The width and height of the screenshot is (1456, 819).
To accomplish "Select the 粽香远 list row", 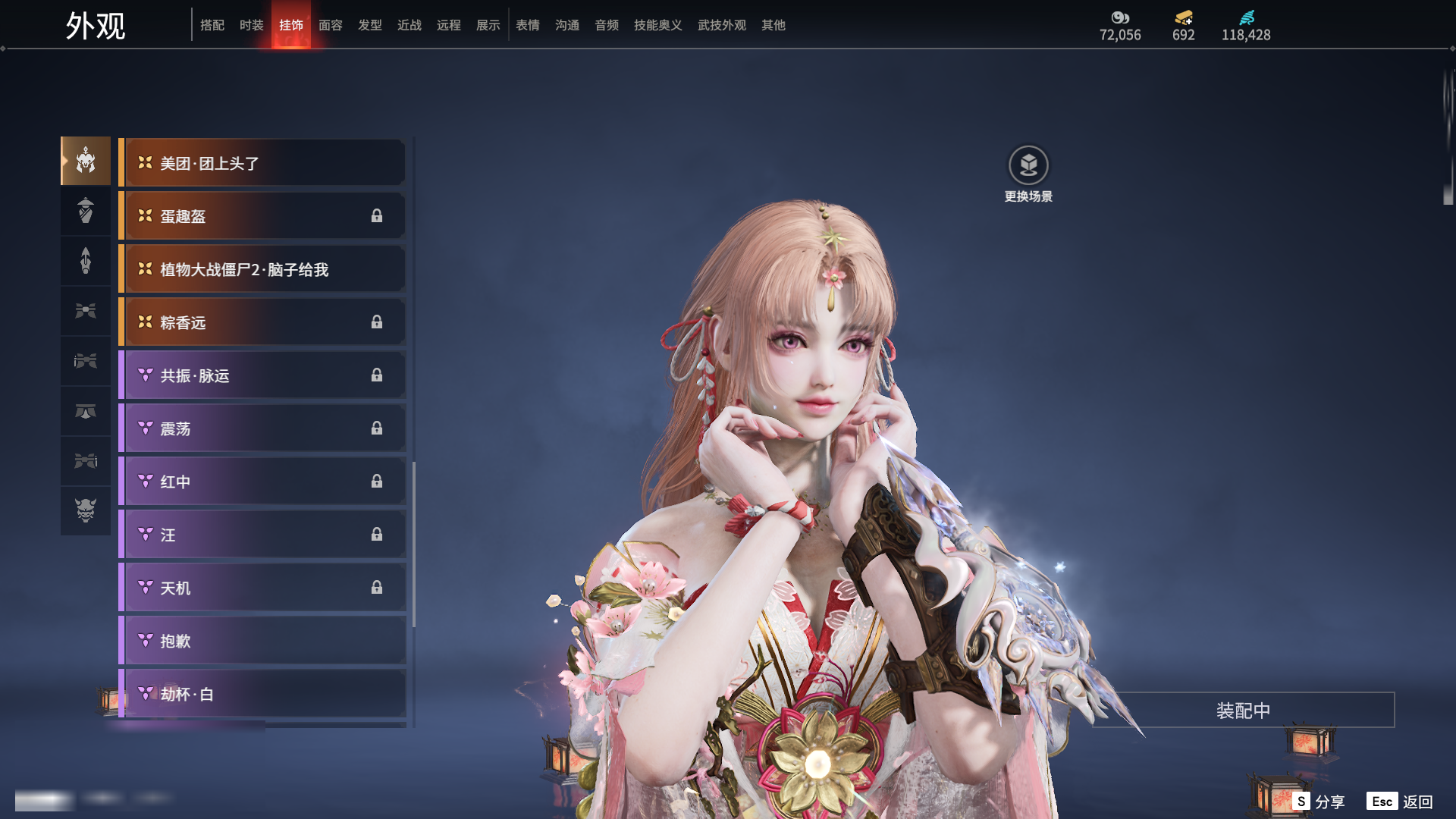I will pyautogui.click(x=262, y=322).
